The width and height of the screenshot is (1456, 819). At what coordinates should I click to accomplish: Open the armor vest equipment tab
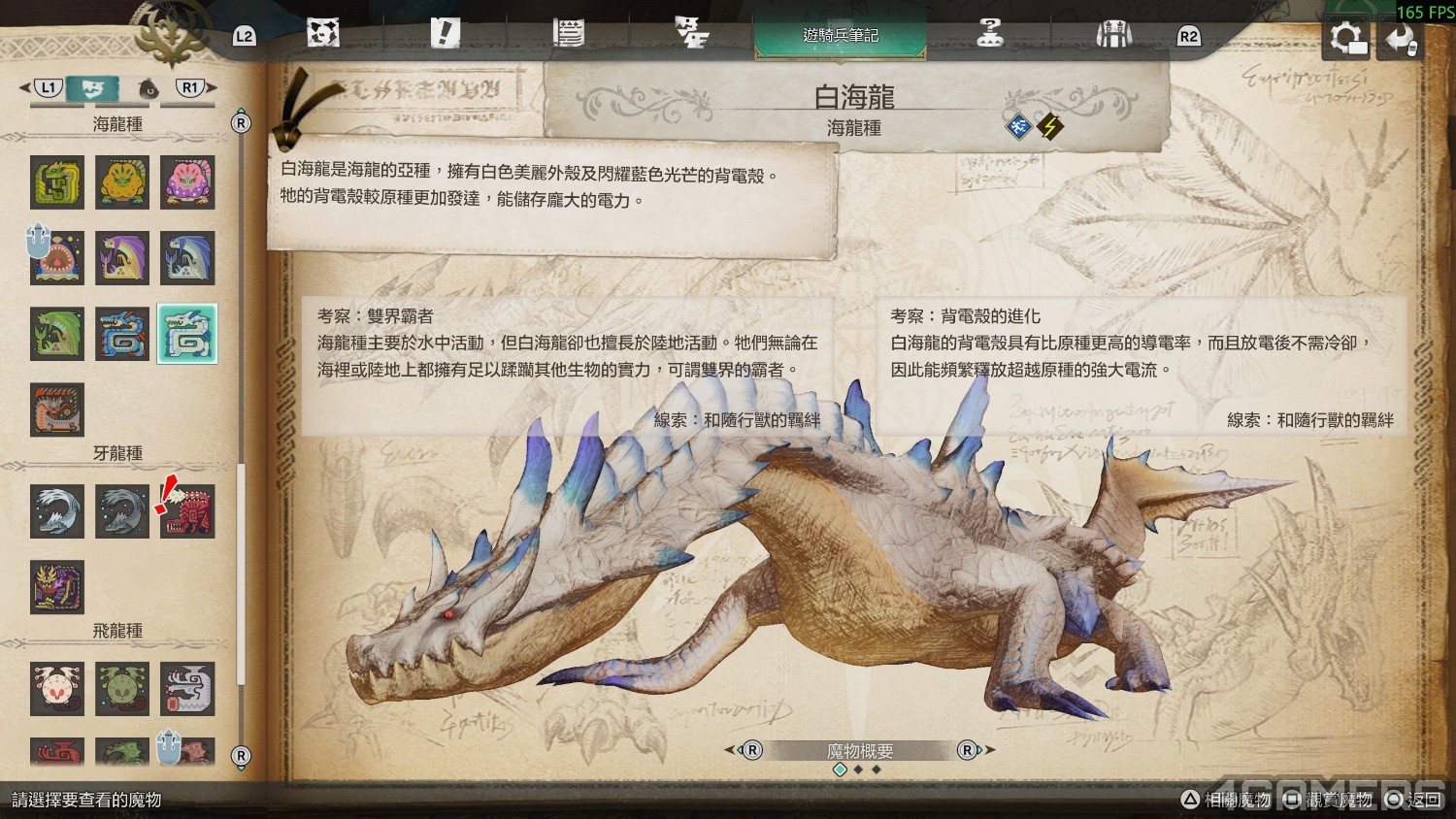(x=1113, y=35)
